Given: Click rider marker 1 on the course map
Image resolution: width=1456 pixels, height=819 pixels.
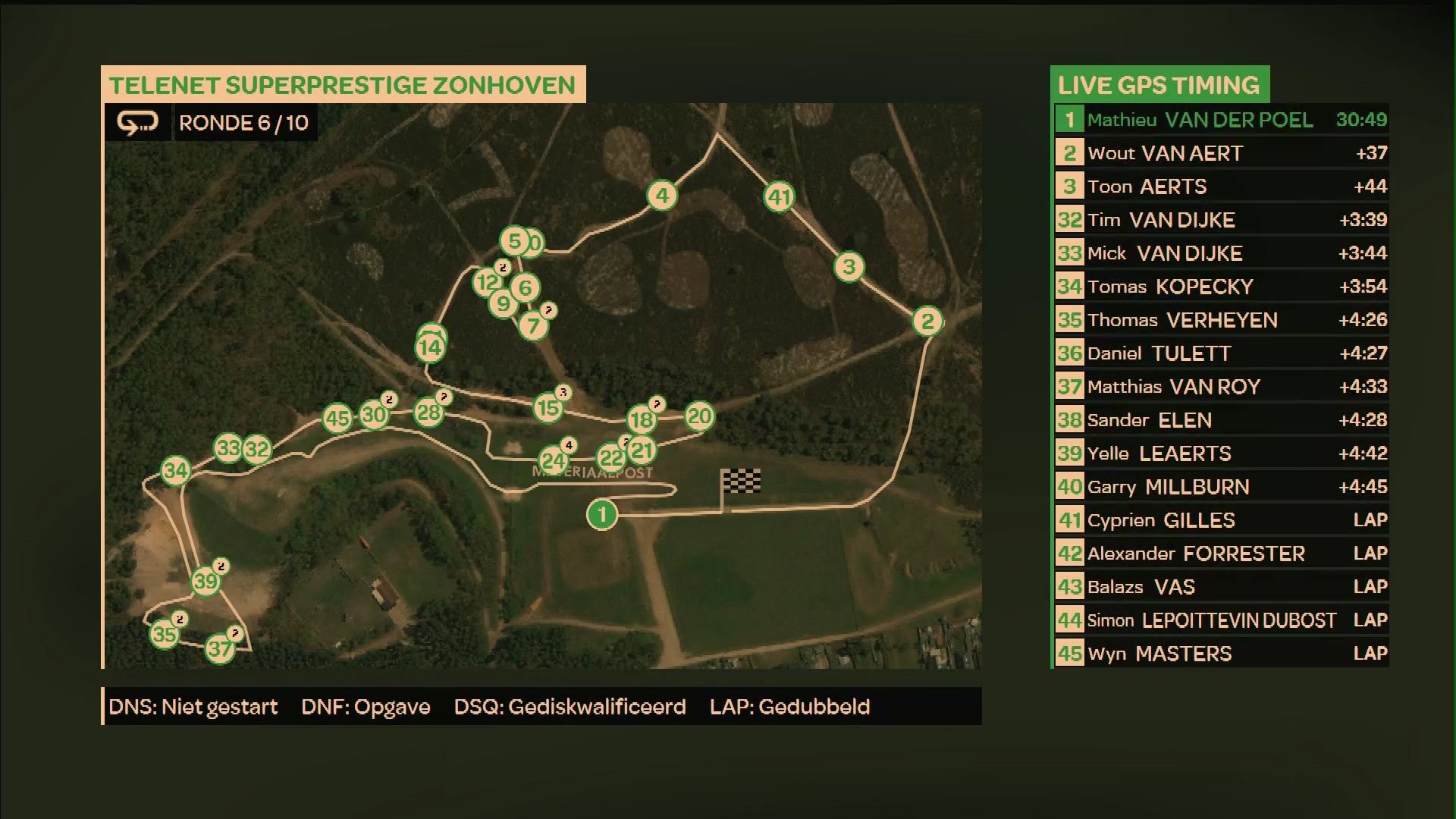Looking at the screenshot, I should (602, 515).
